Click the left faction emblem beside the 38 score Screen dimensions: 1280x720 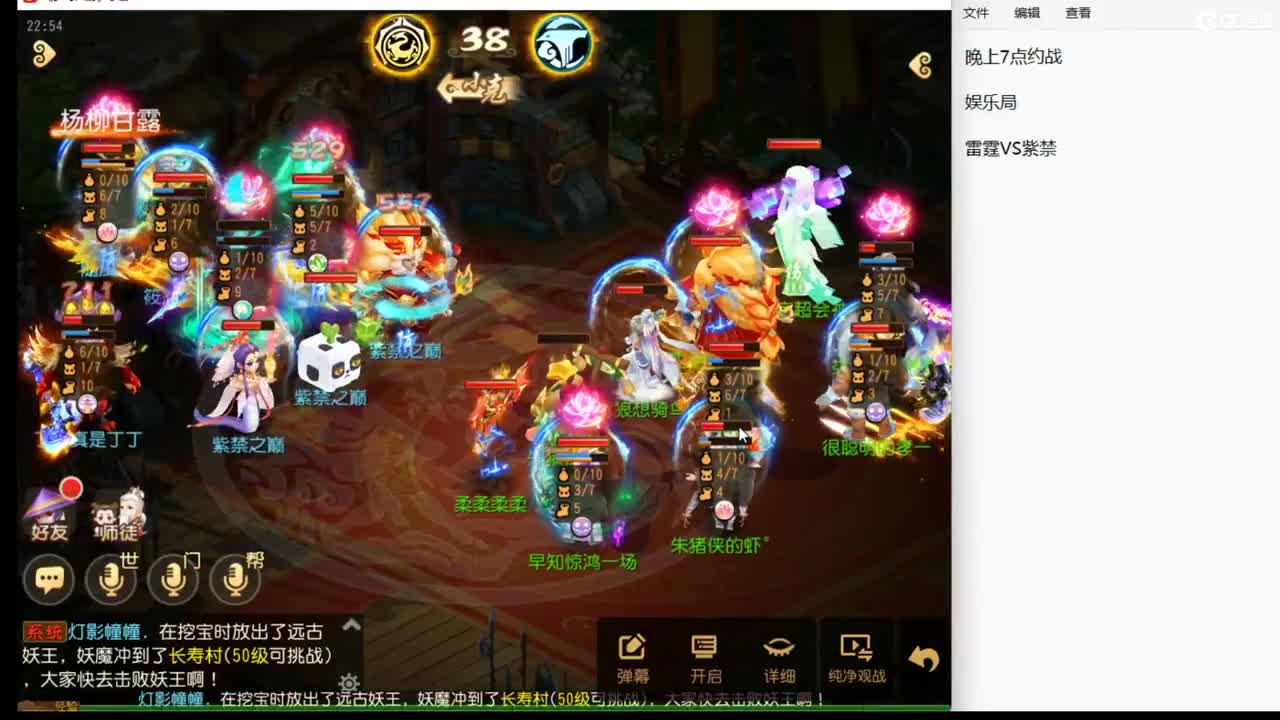[400, 44]
